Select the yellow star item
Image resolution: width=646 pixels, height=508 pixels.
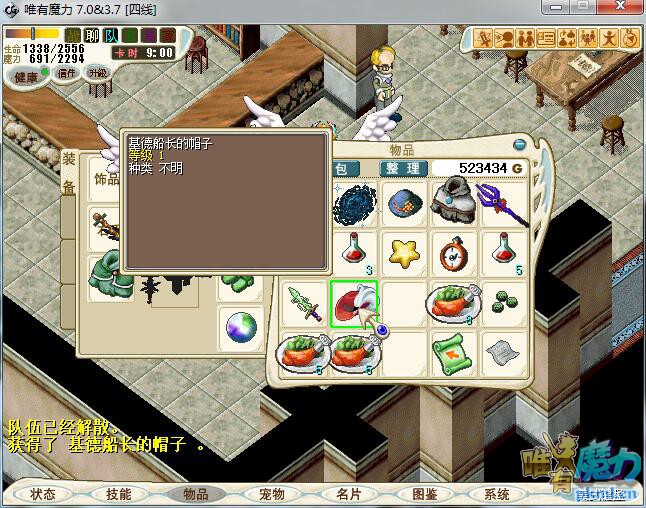tap(404, 253)
